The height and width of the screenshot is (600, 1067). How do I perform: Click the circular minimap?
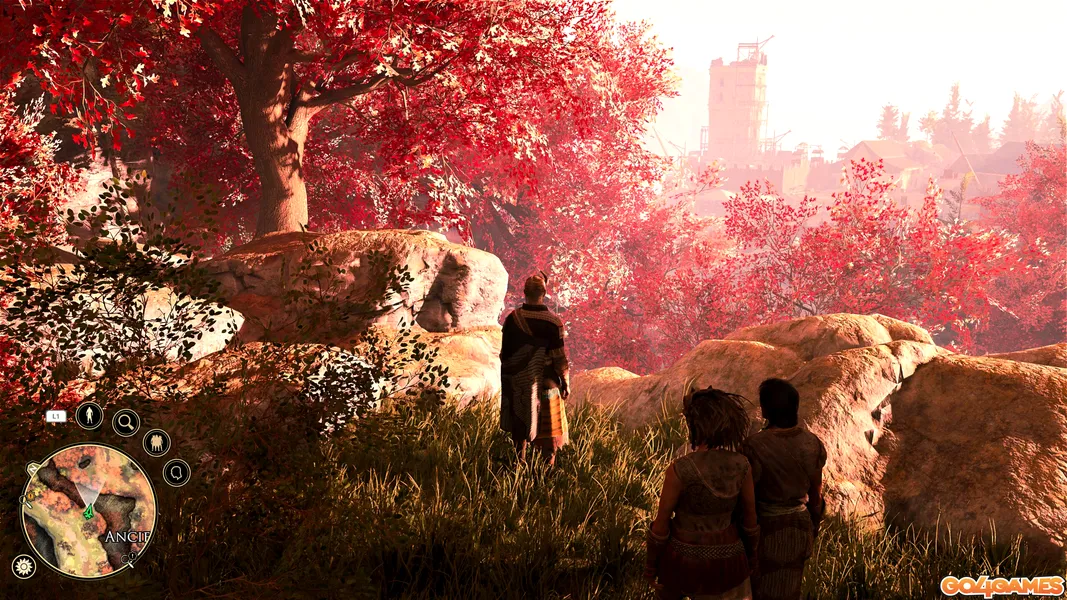coord(88,510)
